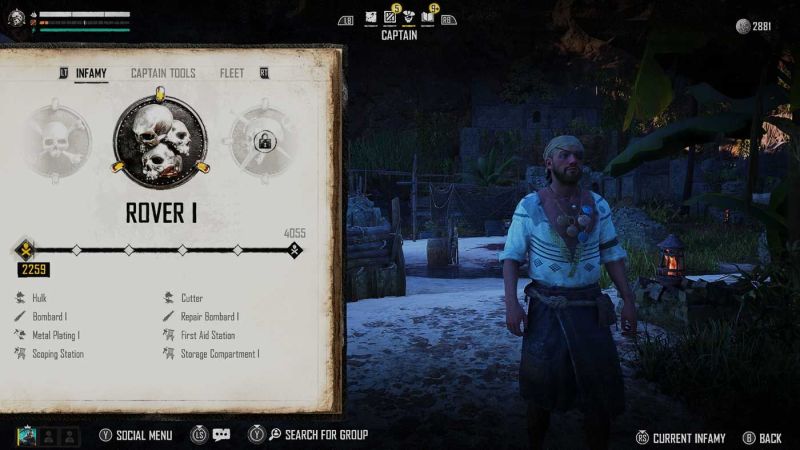Choose the Storage Compartment I reward

click(x=219, y=354)
